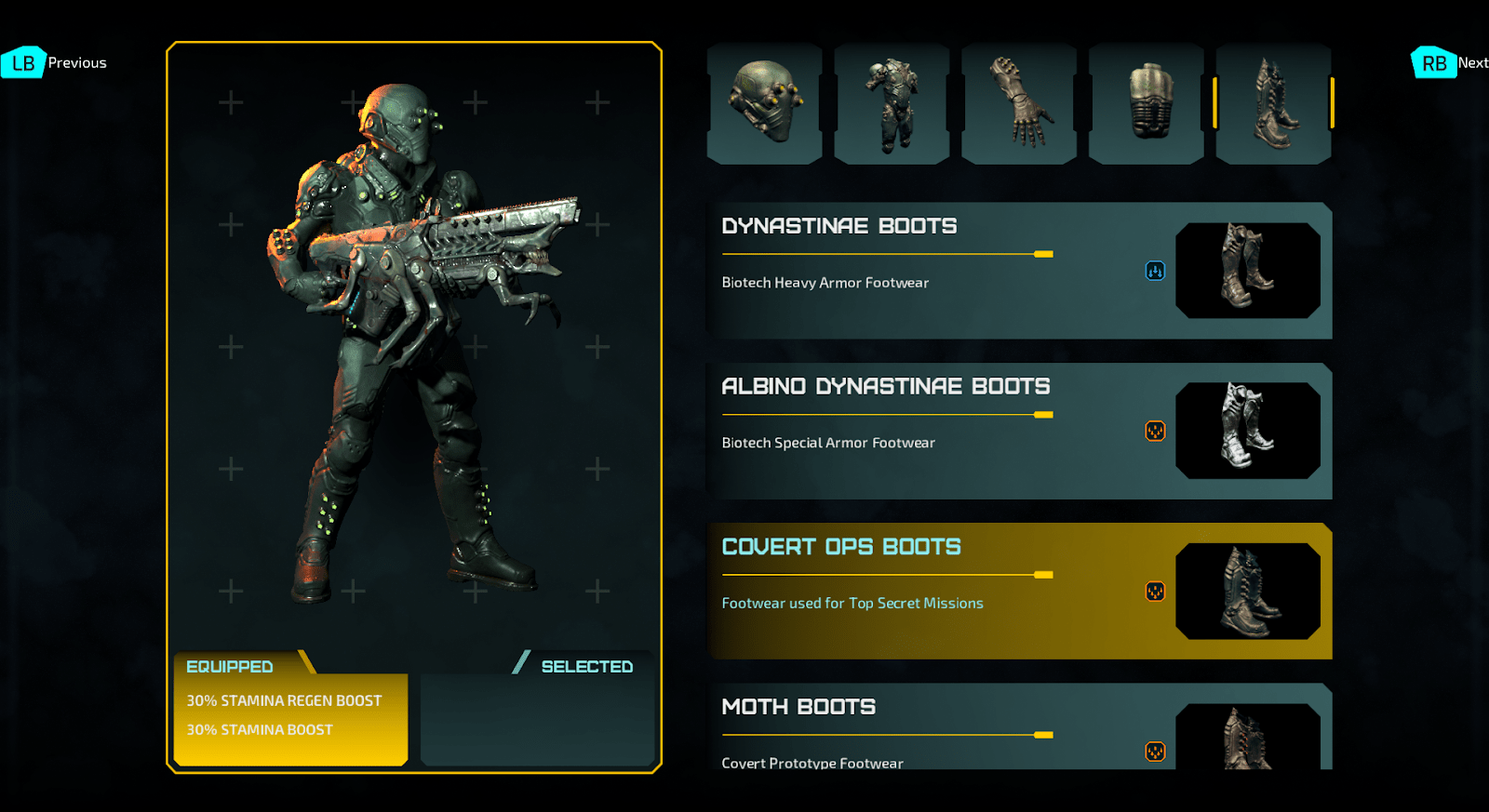Viewport: 1489px width, 812px height.
Task: Click the orange badge on Albino Dynastinae Boots
Action: [1154, 432]
